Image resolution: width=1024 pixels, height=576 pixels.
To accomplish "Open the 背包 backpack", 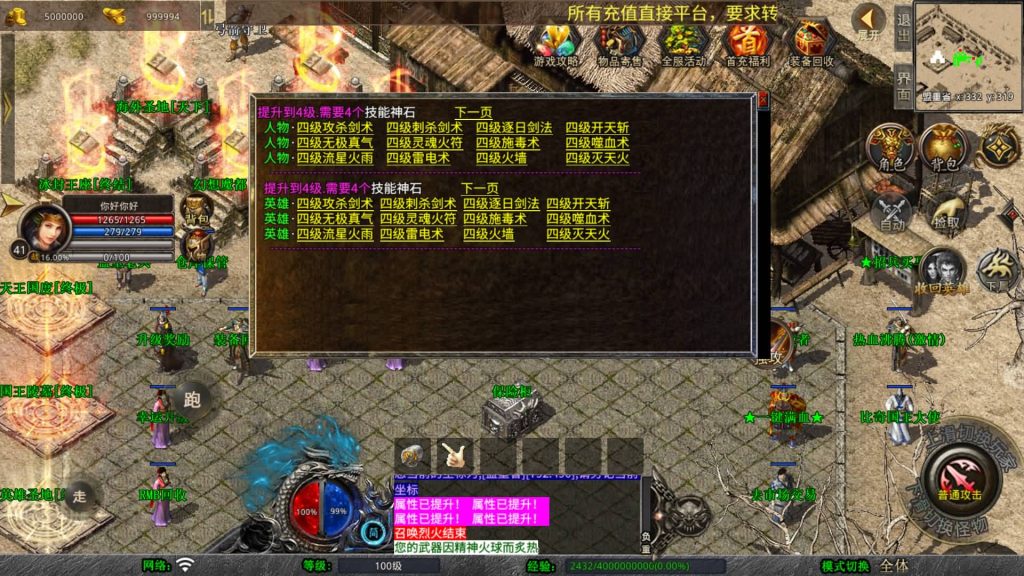I will (941, 148).
